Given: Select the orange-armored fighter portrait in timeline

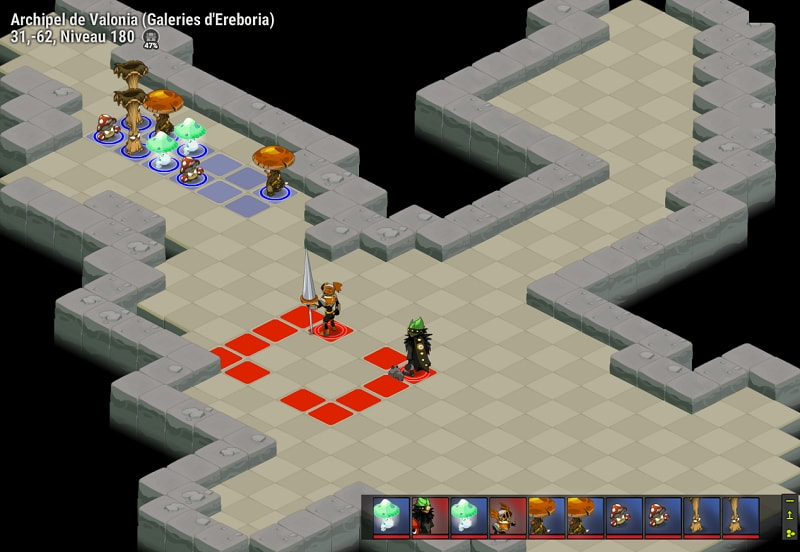Looking at the screenshot, I should (508, 516).
